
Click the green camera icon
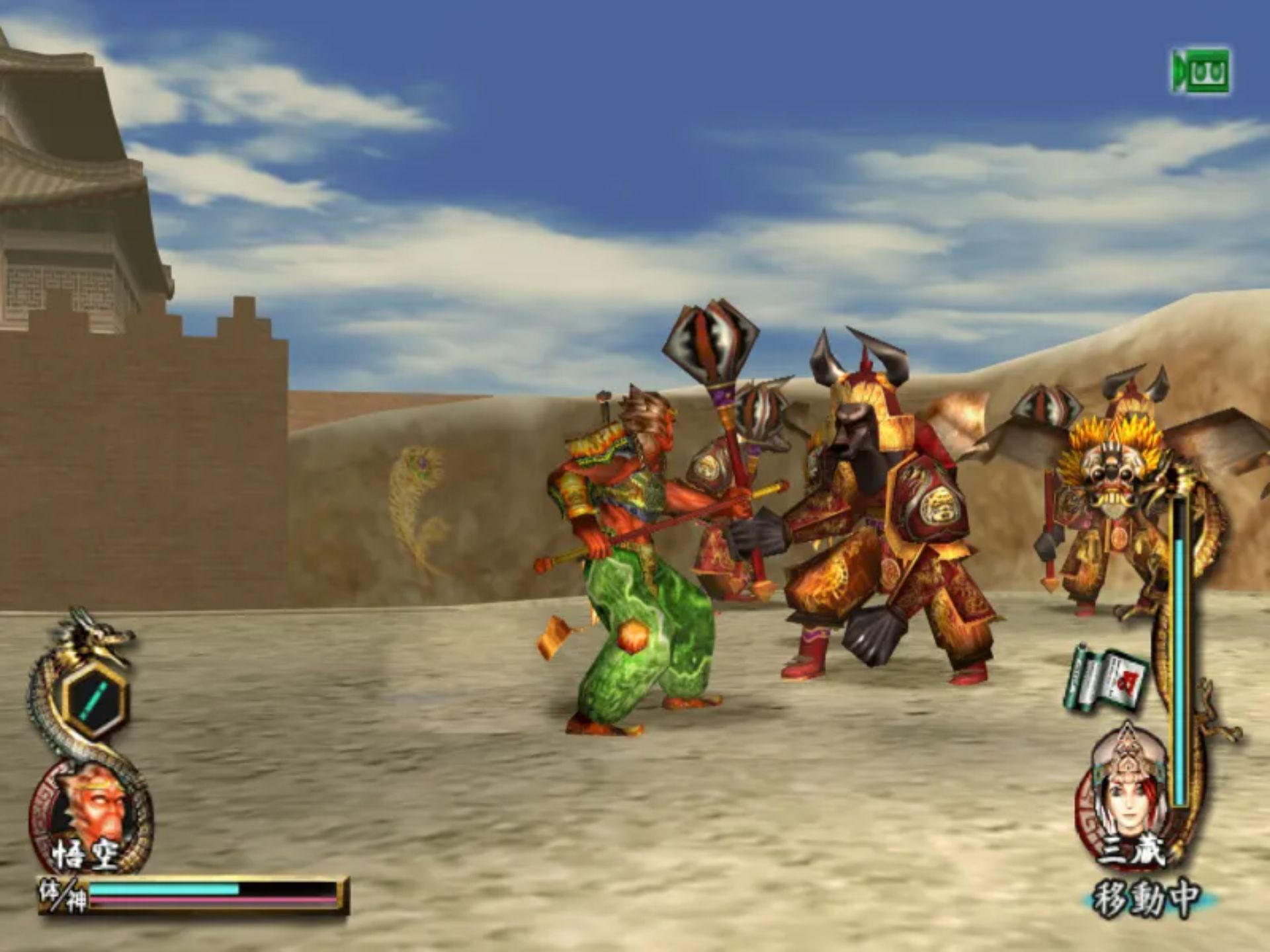[1201, 71]
